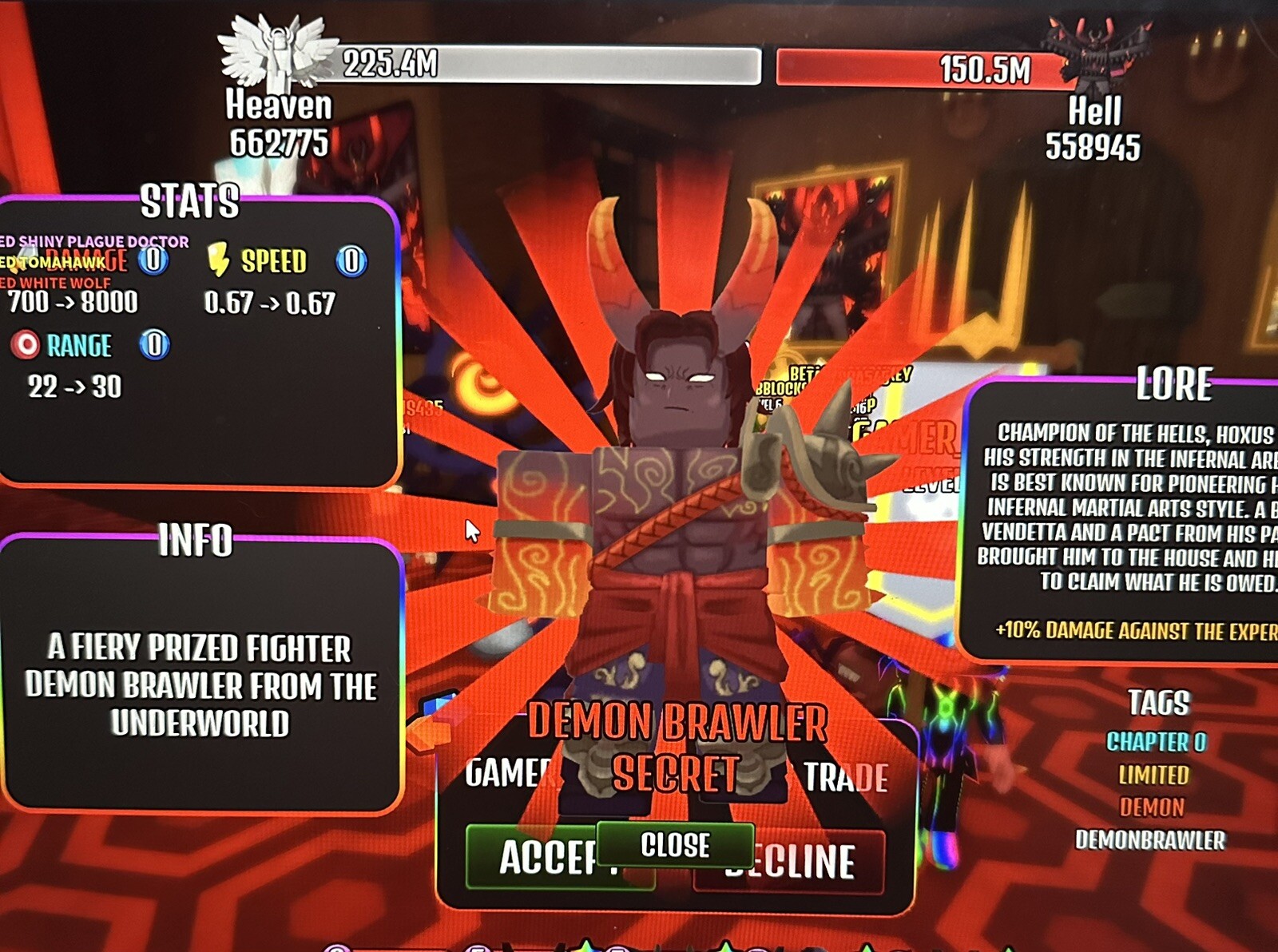Click the INFO panel header
Viewport: 1278px width, 952px height.
pyautogui.click(x=196, y=539)
